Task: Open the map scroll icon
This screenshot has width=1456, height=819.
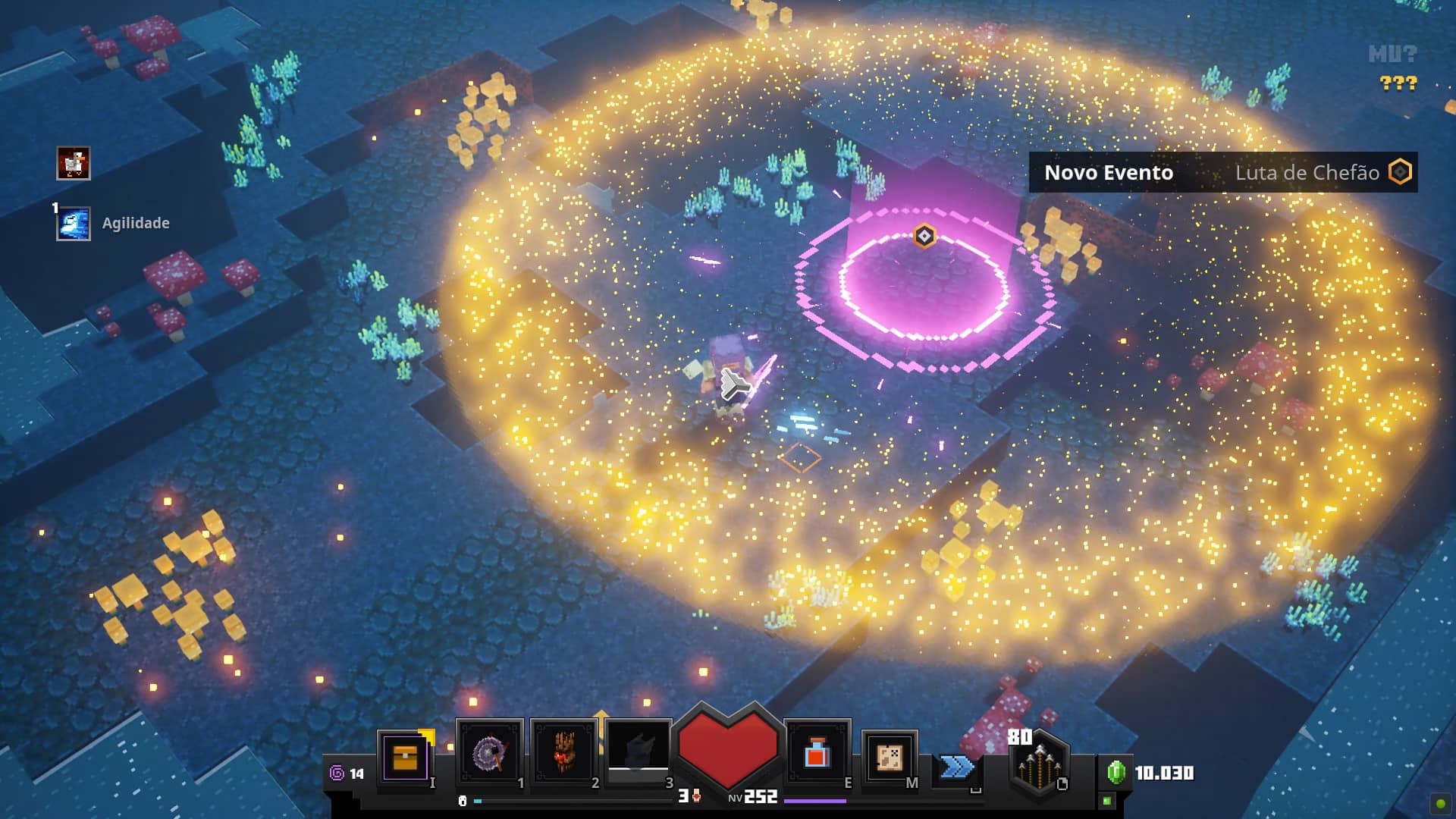Action: (x=890, y=757)
